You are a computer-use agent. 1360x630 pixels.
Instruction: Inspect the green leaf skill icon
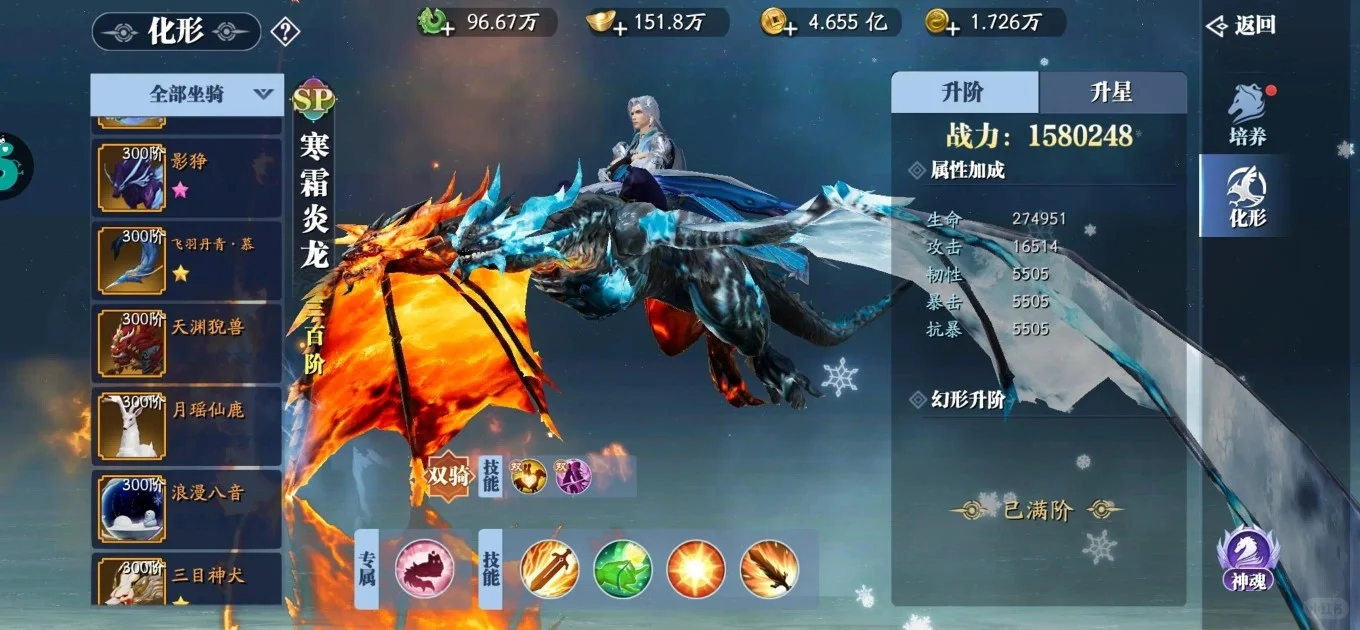point(623,569)
